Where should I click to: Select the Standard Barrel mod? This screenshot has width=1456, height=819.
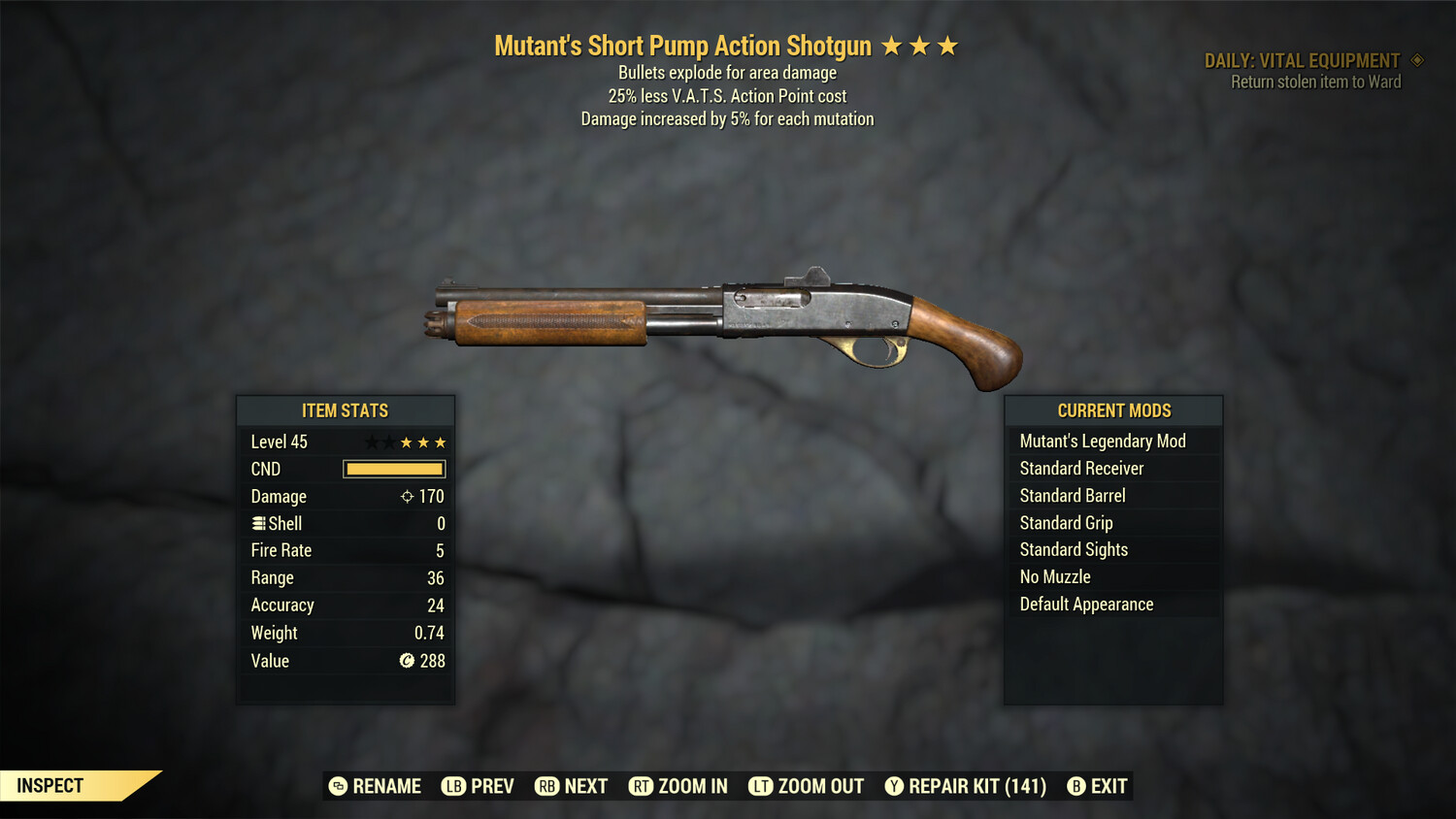pos(1073,495)
